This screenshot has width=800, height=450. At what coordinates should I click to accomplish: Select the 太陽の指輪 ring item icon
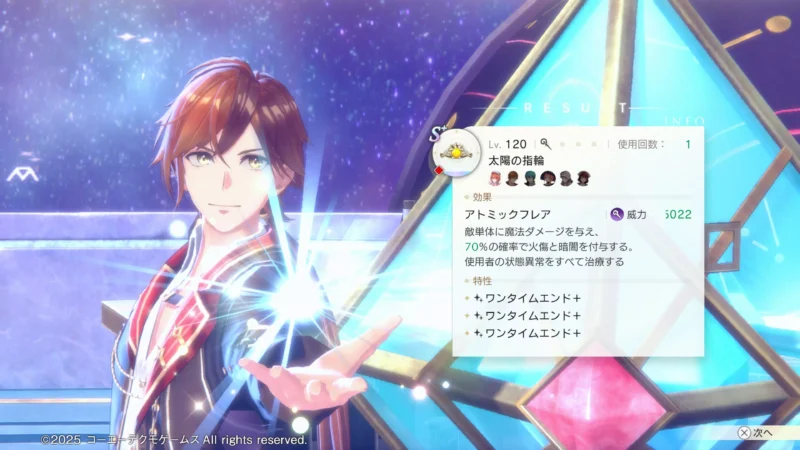point(455,153)
